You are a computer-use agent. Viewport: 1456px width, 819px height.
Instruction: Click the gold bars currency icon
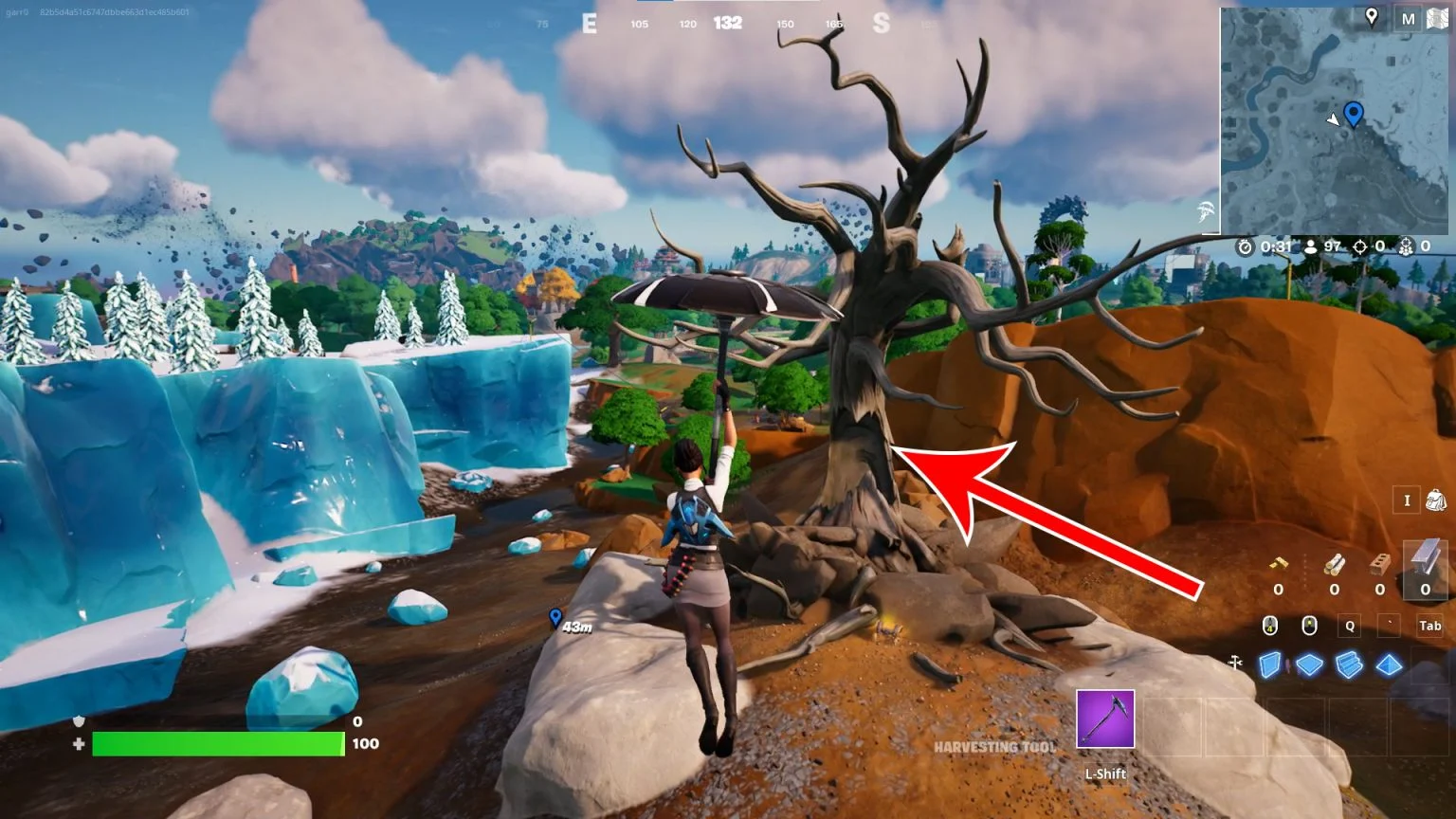pyautogui.click(x=1278, y=565)
